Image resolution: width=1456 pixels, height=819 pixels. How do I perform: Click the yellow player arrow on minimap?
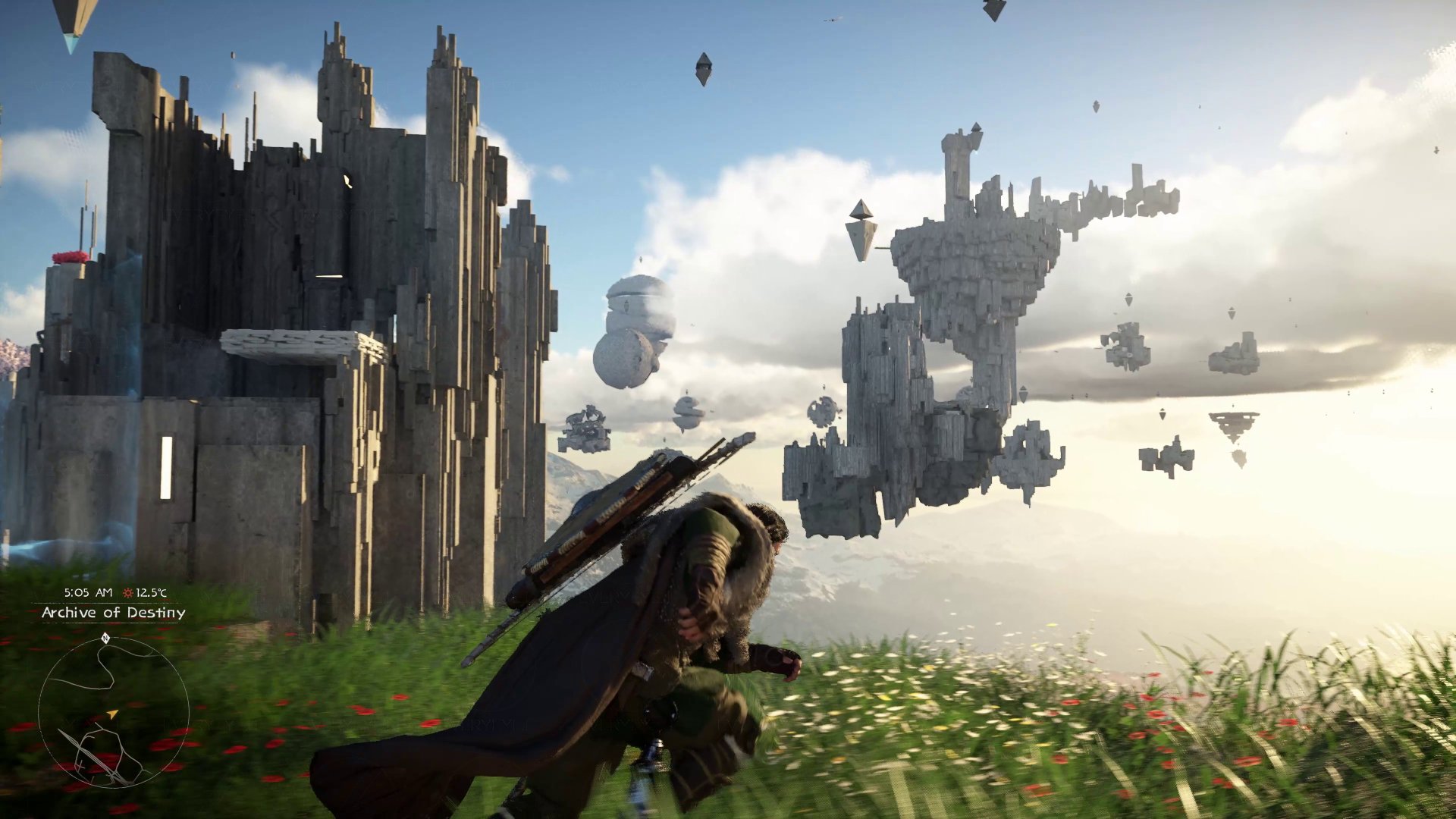112,714
